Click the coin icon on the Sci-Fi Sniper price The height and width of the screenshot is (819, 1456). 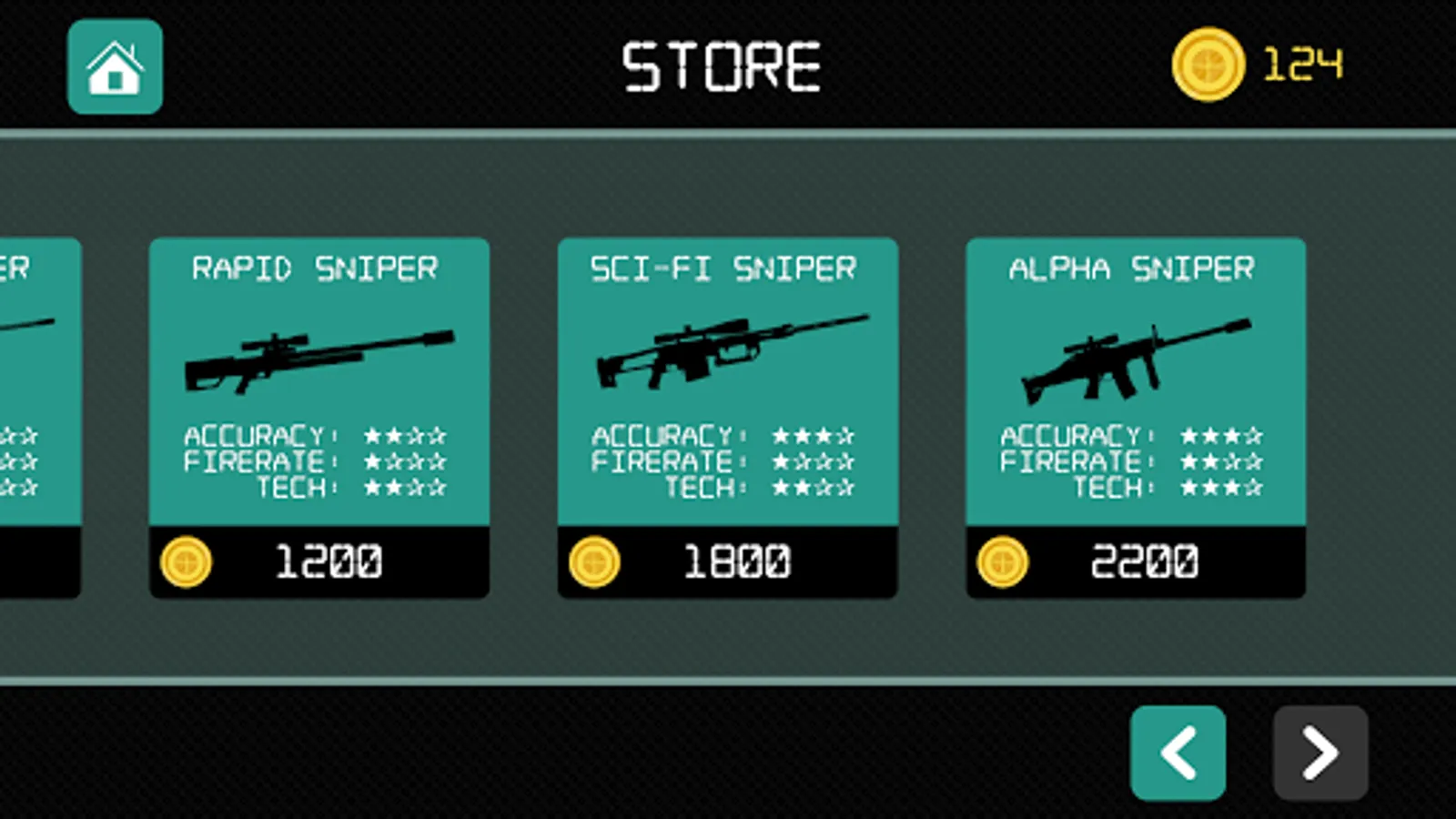click(596, 561)
